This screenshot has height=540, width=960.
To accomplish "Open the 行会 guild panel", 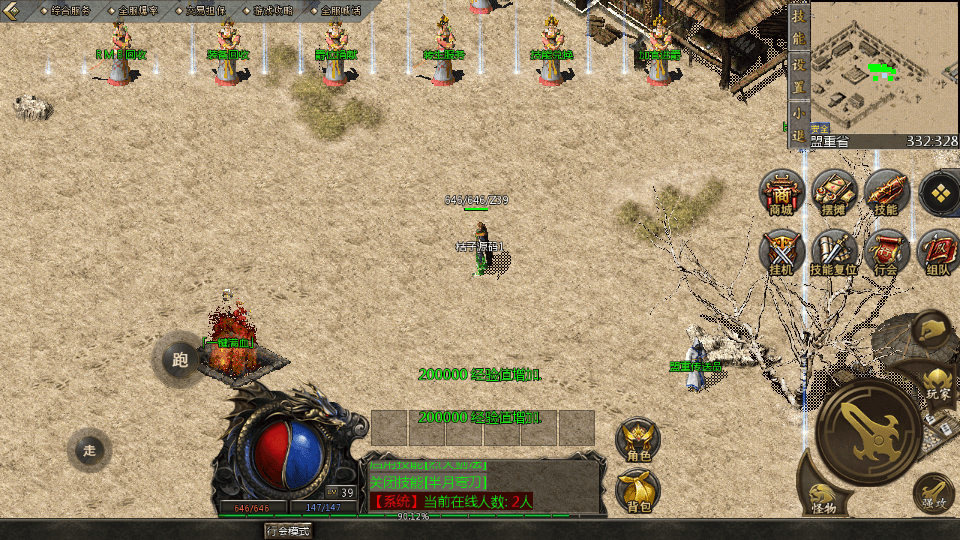I will pos(886,251).
